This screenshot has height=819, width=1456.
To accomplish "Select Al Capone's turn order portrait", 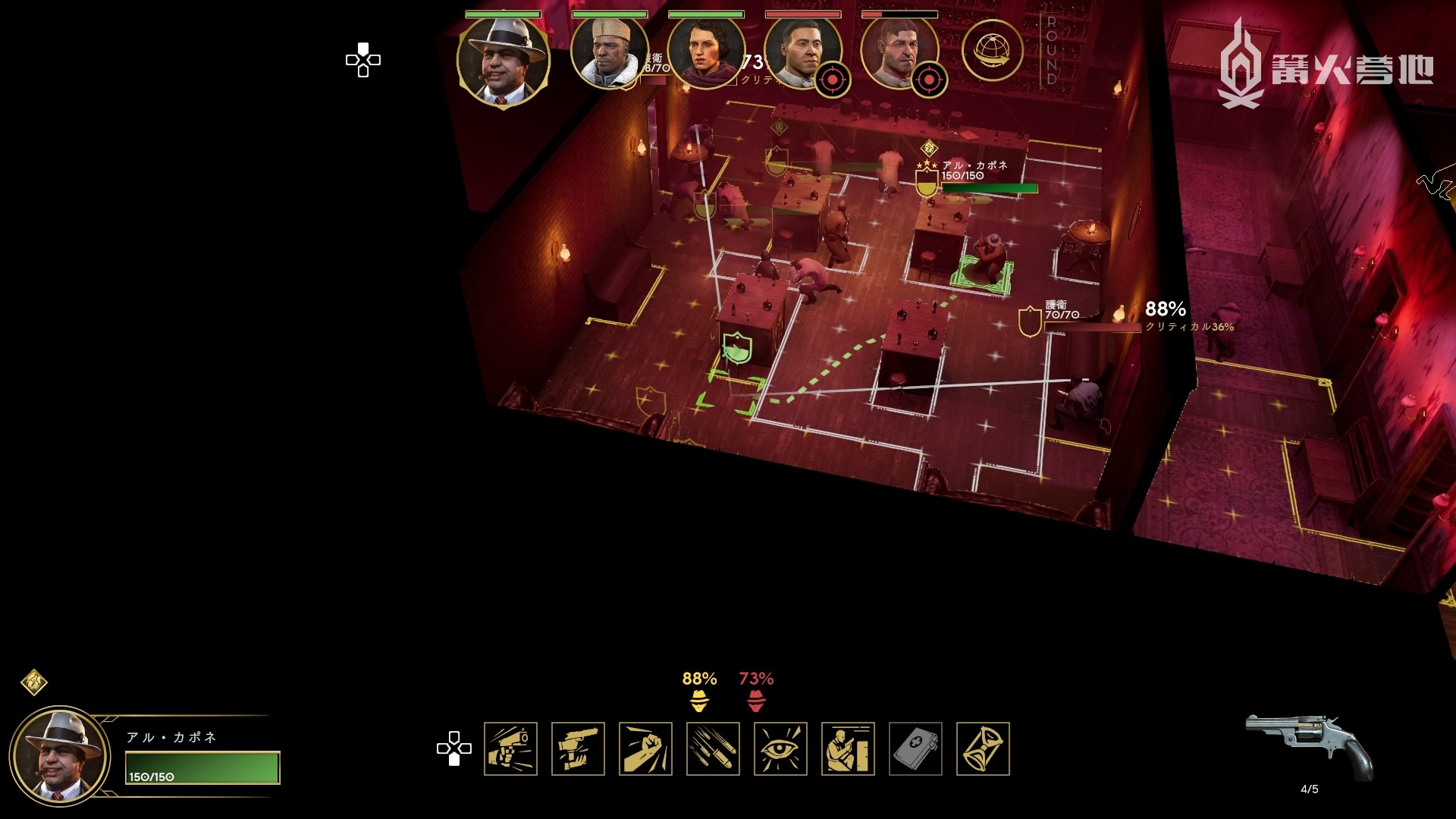I will (503, 61).
